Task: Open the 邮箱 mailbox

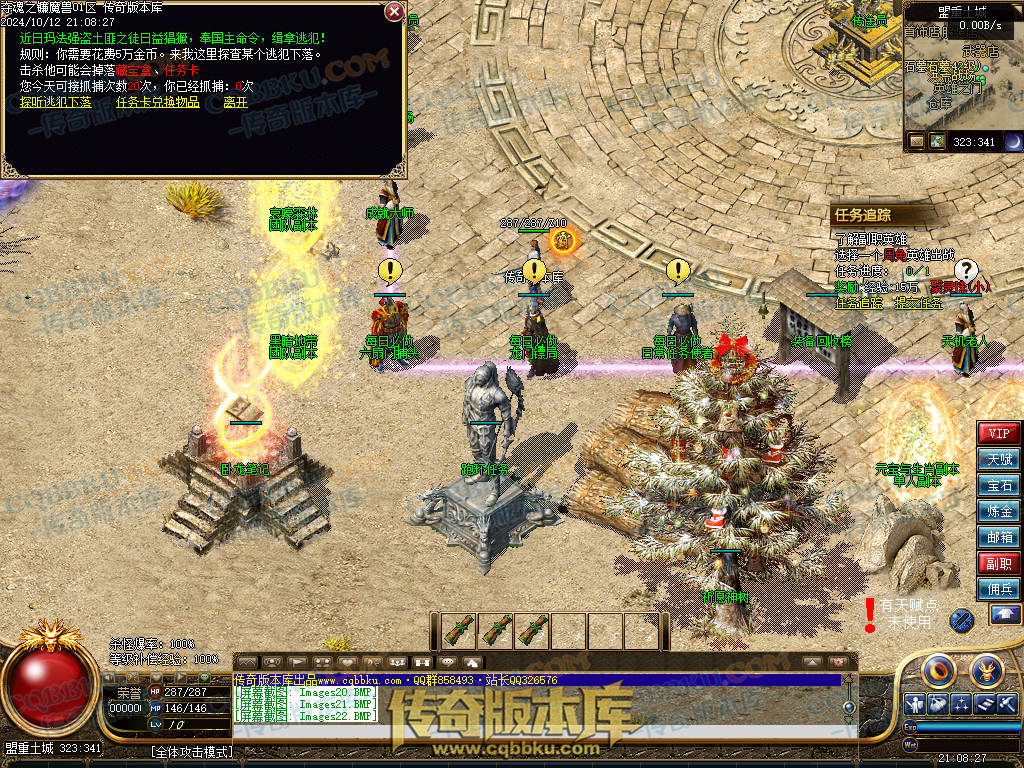Action: coord(998,537)
